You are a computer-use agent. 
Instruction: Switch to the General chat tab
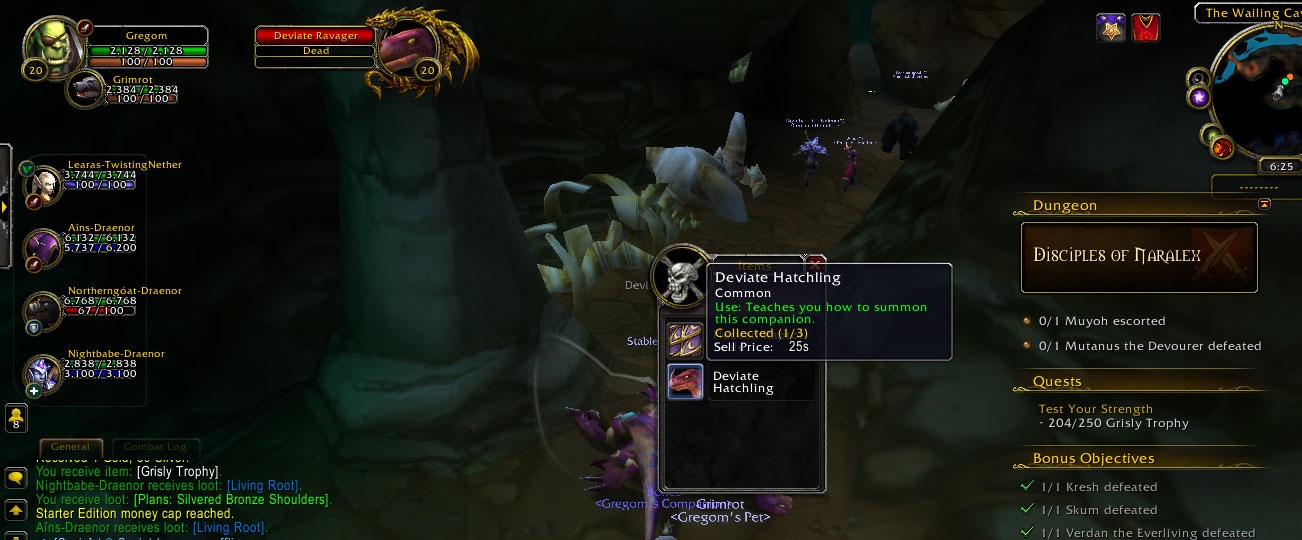click(71, 447)
